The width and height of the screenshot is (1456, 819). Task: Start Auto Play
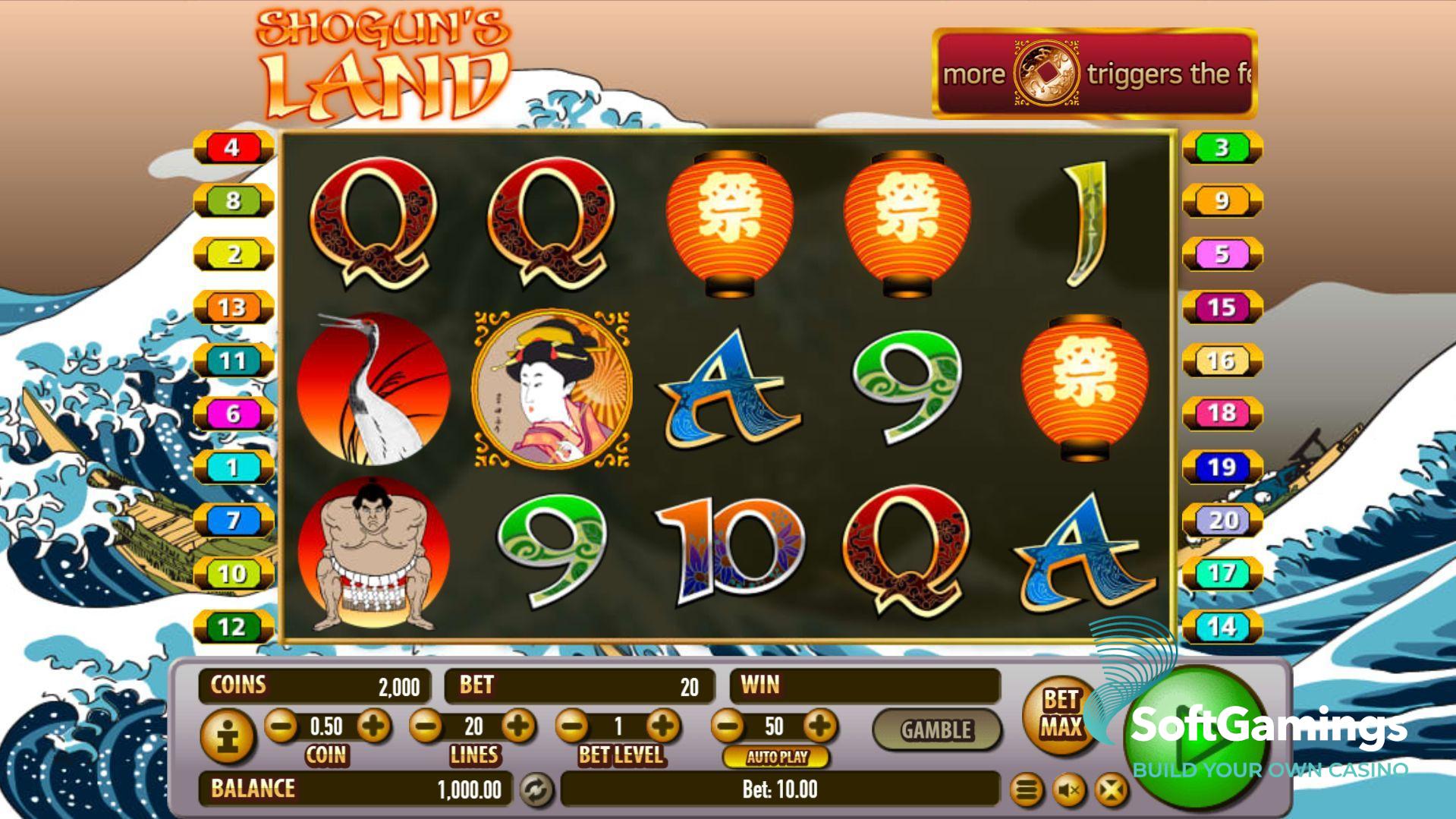(776, 757)
